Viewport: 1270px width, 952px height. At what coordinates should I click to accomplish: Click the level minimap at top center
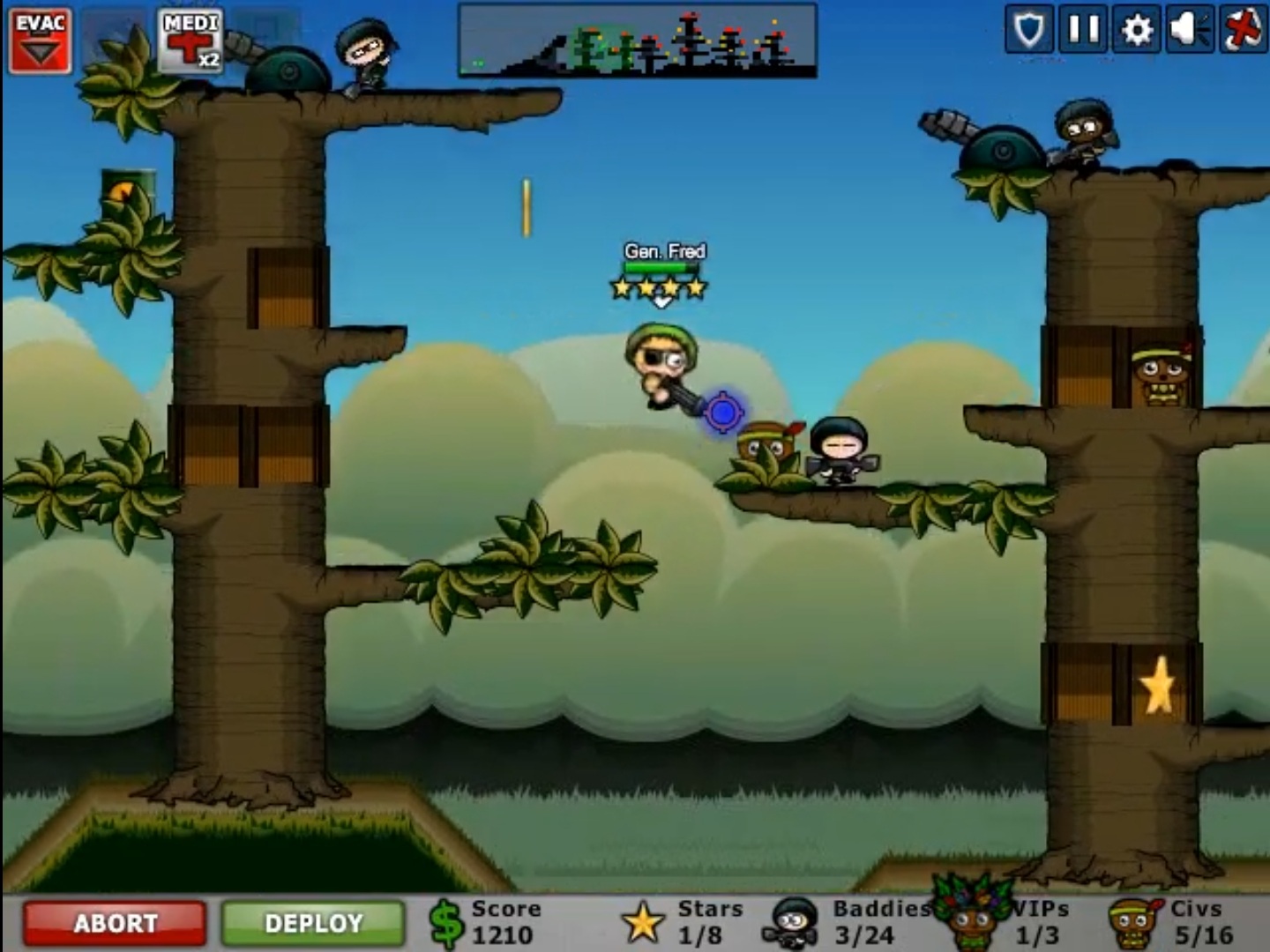click(x=637, y=40)
